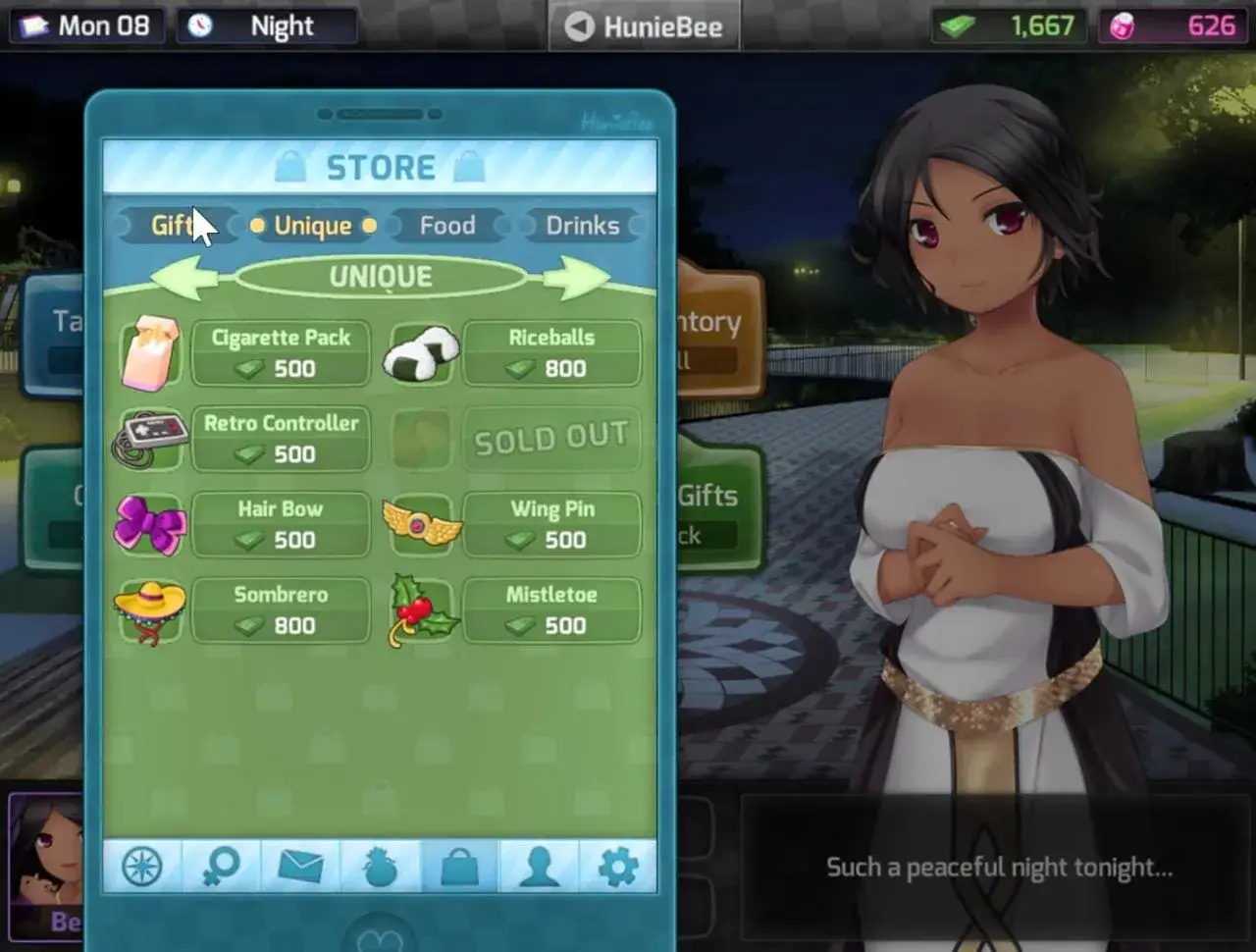Select the girls icon with the female symbol

(221, 867)
